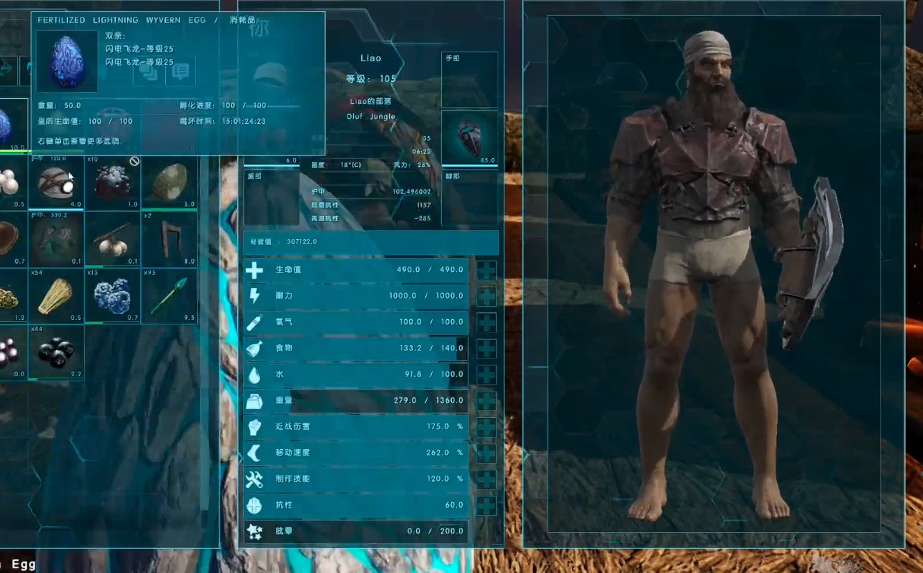923x573 pixels.
Task: Add a point to melee damage
Action: [486, 427]
